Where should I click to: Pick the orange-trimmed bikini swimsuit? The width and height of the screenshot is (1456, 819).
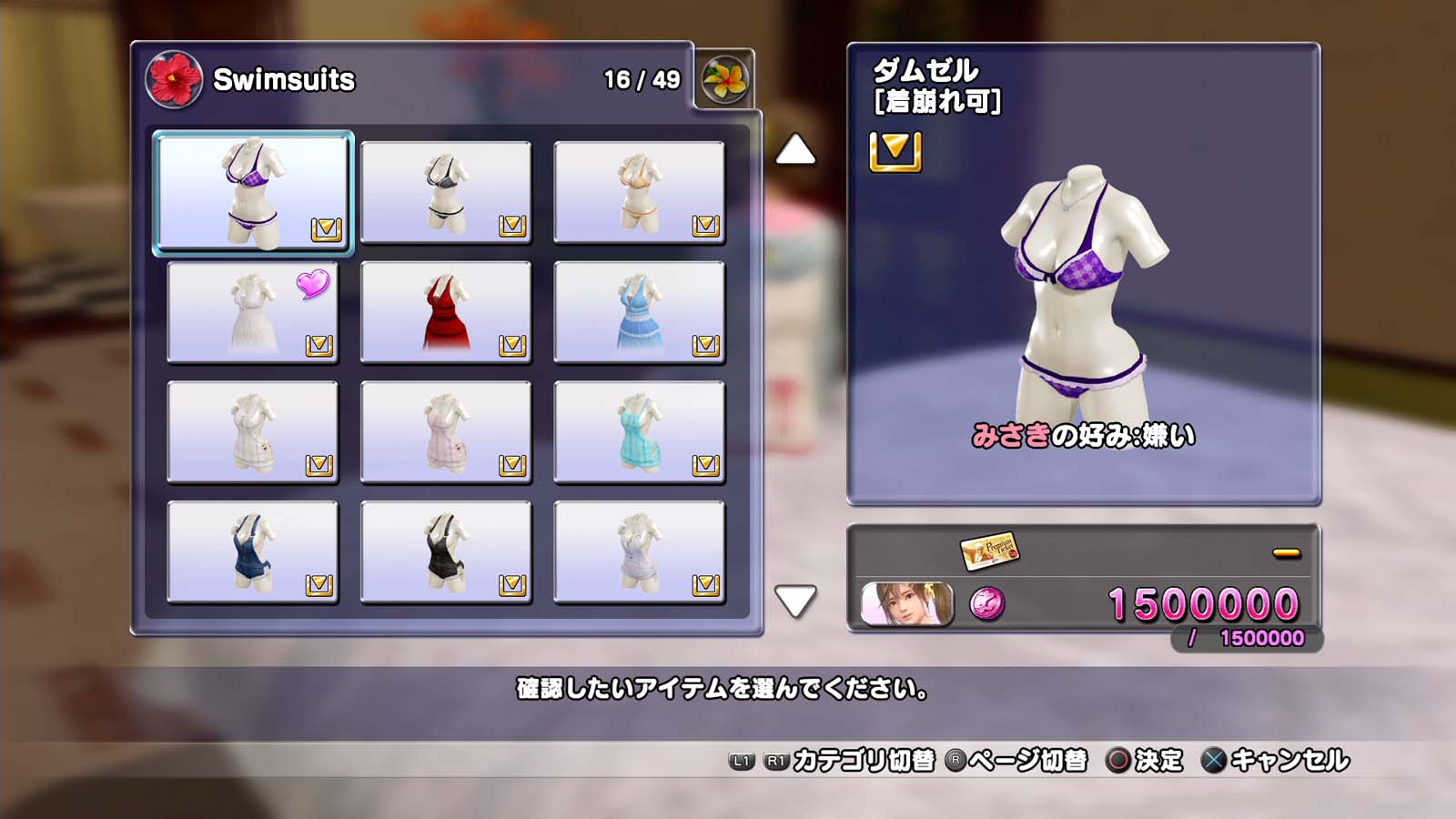click(x=639, y=192)
